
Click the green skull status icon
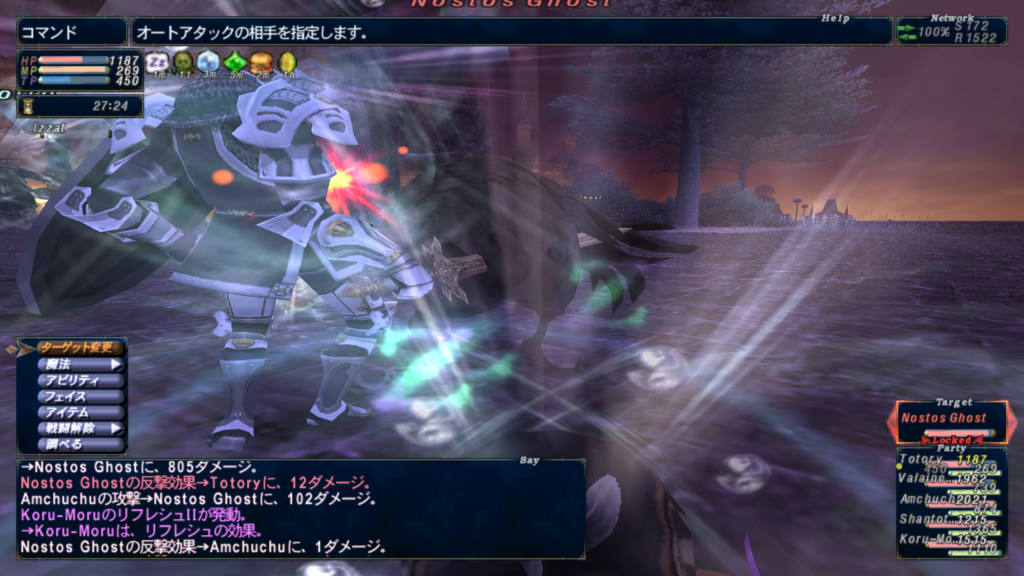pyautogui.click(x=183, y=62)
